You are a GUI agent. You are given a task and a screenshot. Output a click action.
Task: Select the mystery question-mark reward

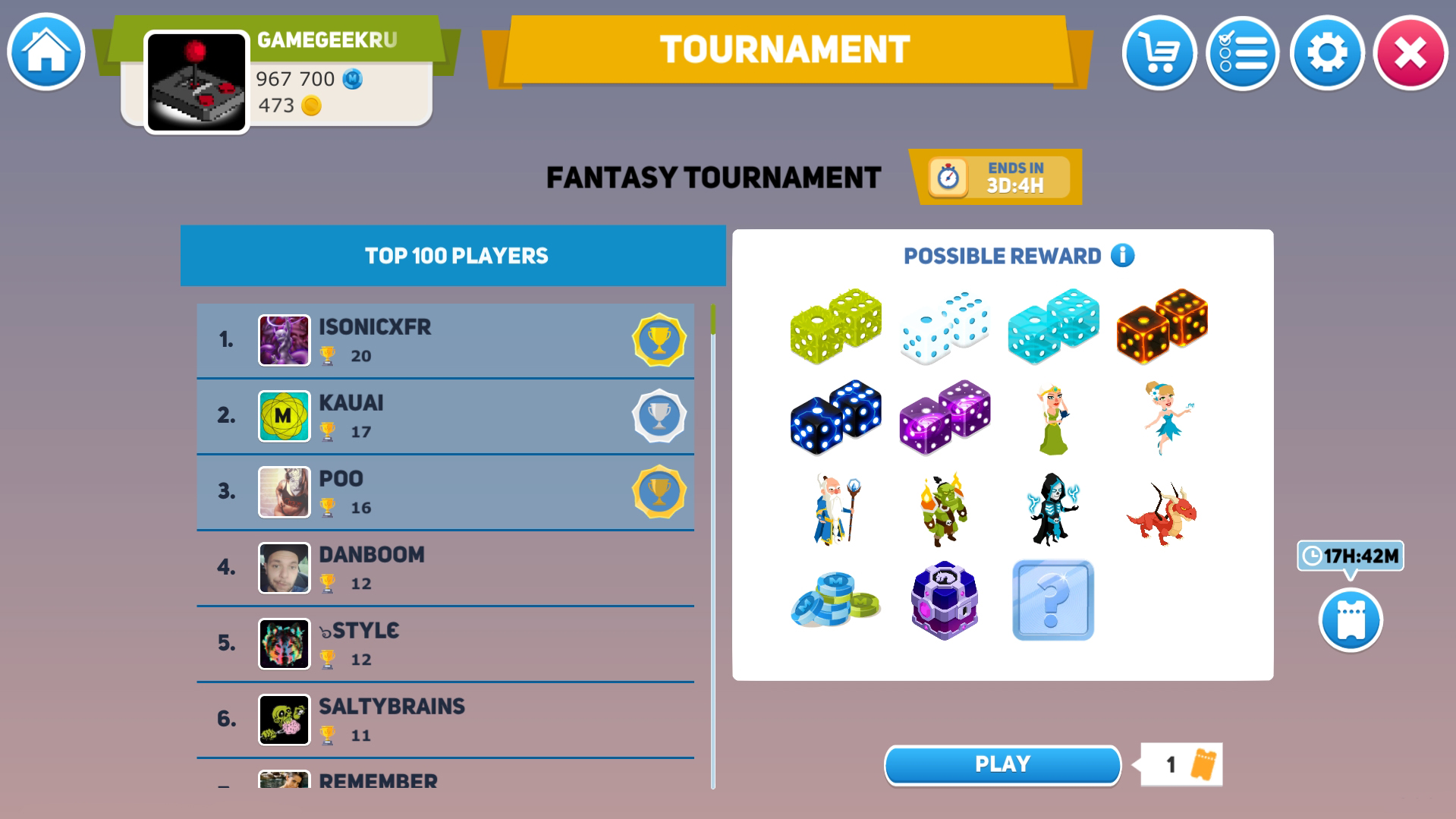pos(1053,599)
